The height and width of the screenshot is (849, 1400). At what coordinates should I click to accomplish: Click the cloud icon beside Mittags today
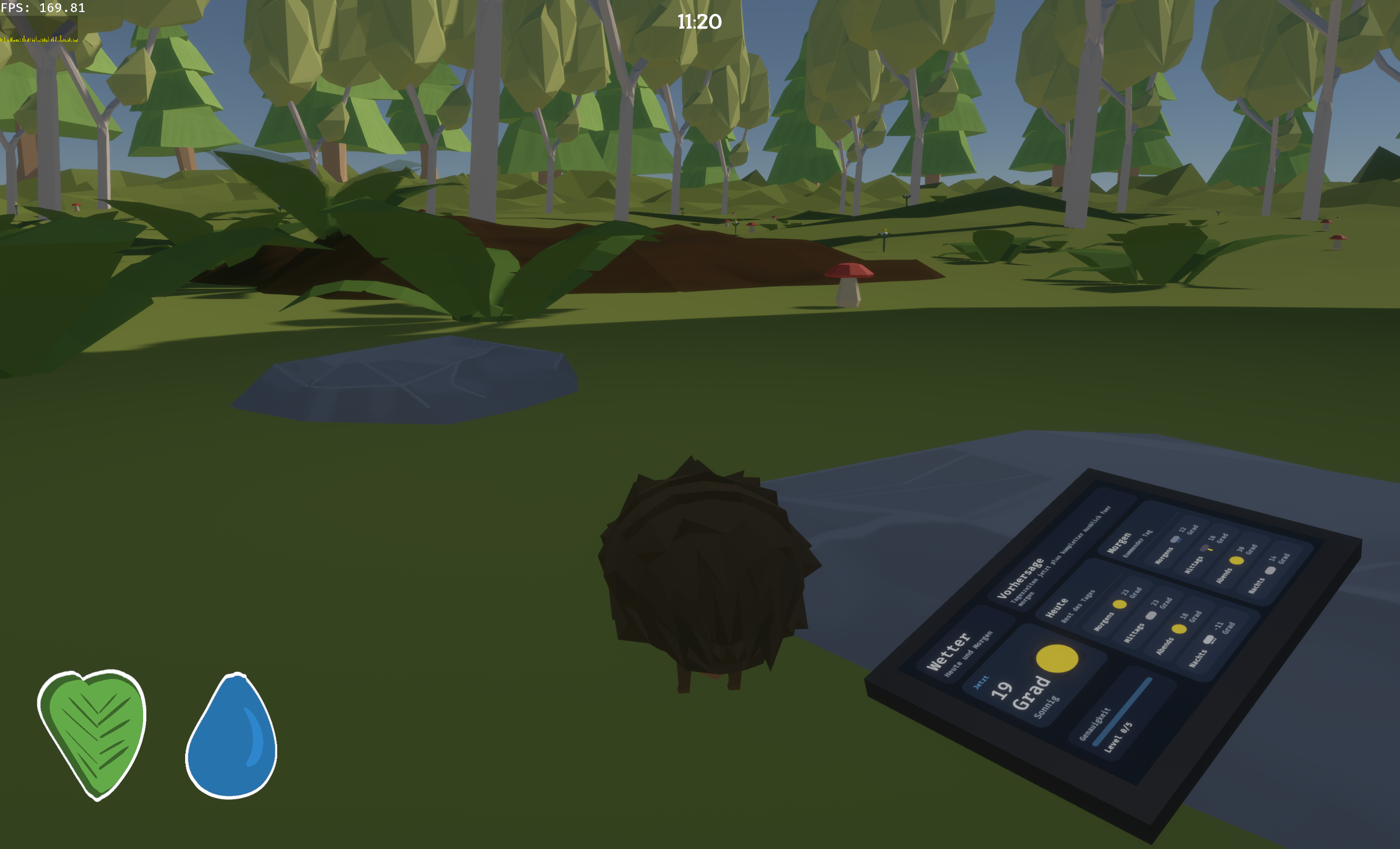(x=1151, y=617)
